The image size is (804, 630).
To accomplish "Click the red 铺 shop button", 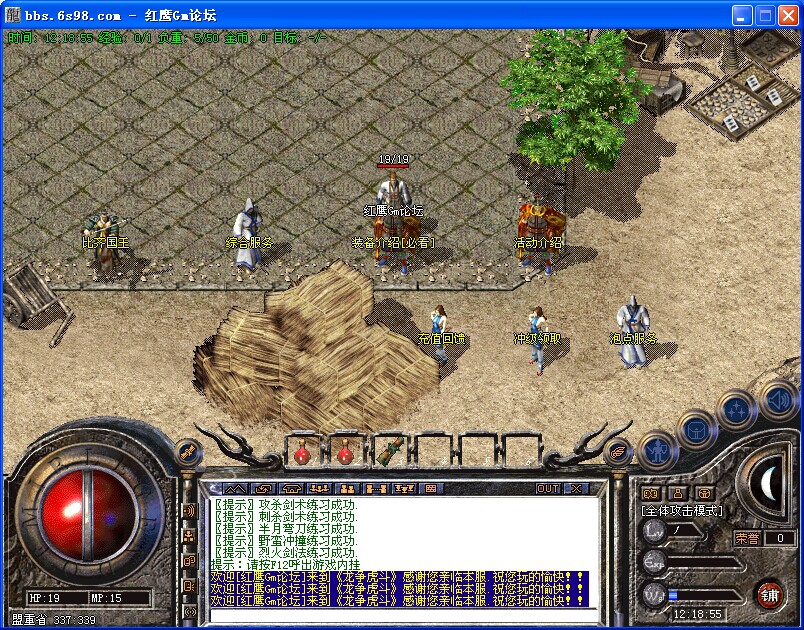I will pyautogui.click(x=769, y=593).
